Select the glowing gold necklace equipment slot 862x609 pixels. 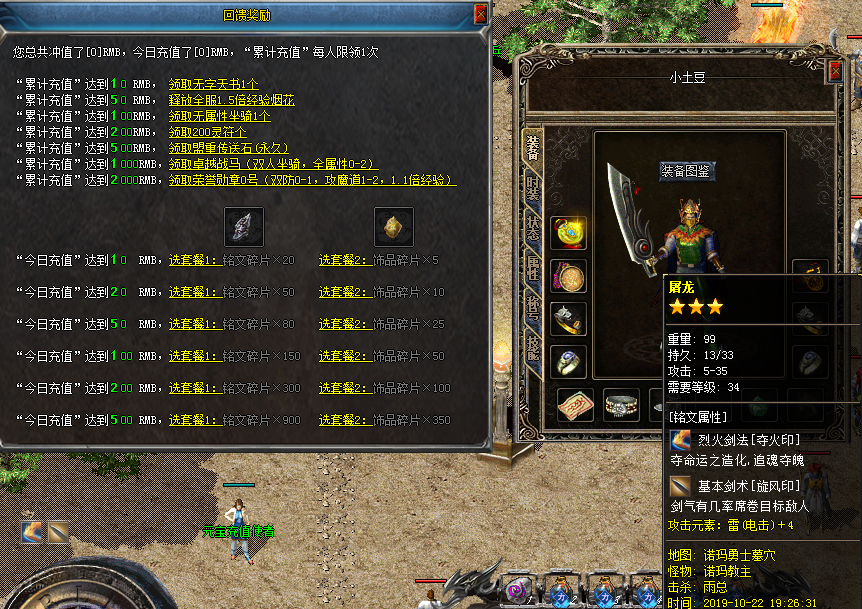coord(569,233)
